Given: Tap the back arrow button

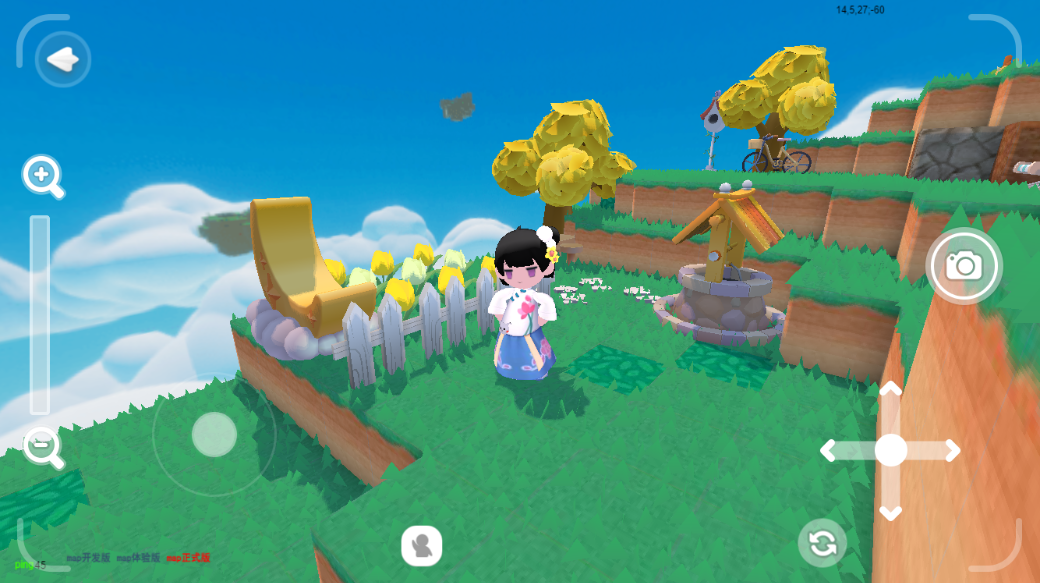Looking at the screenshot, I should click(63, 60).
